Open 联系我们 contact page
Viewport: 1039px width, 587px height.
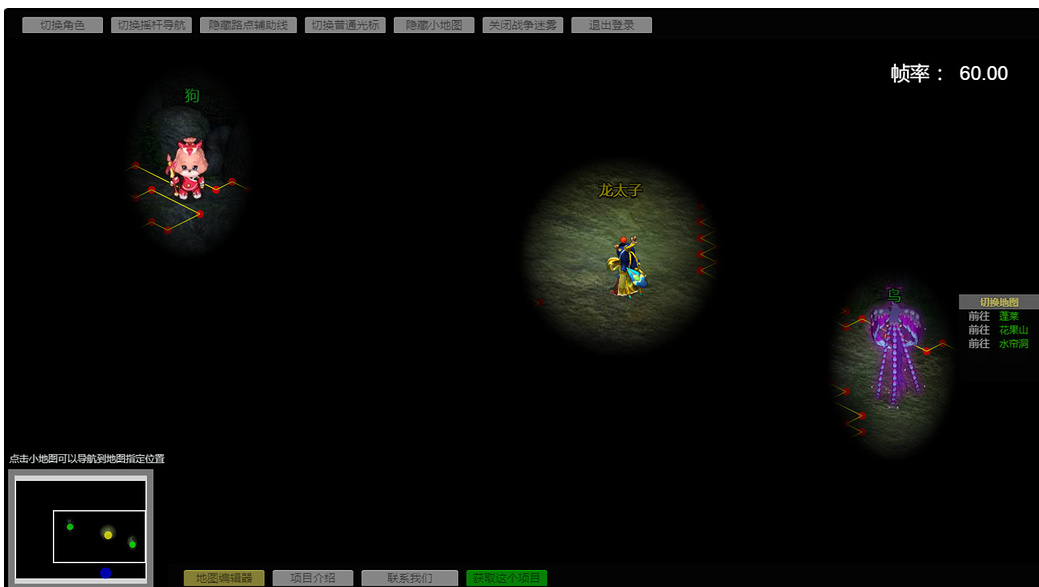point(410,578)
